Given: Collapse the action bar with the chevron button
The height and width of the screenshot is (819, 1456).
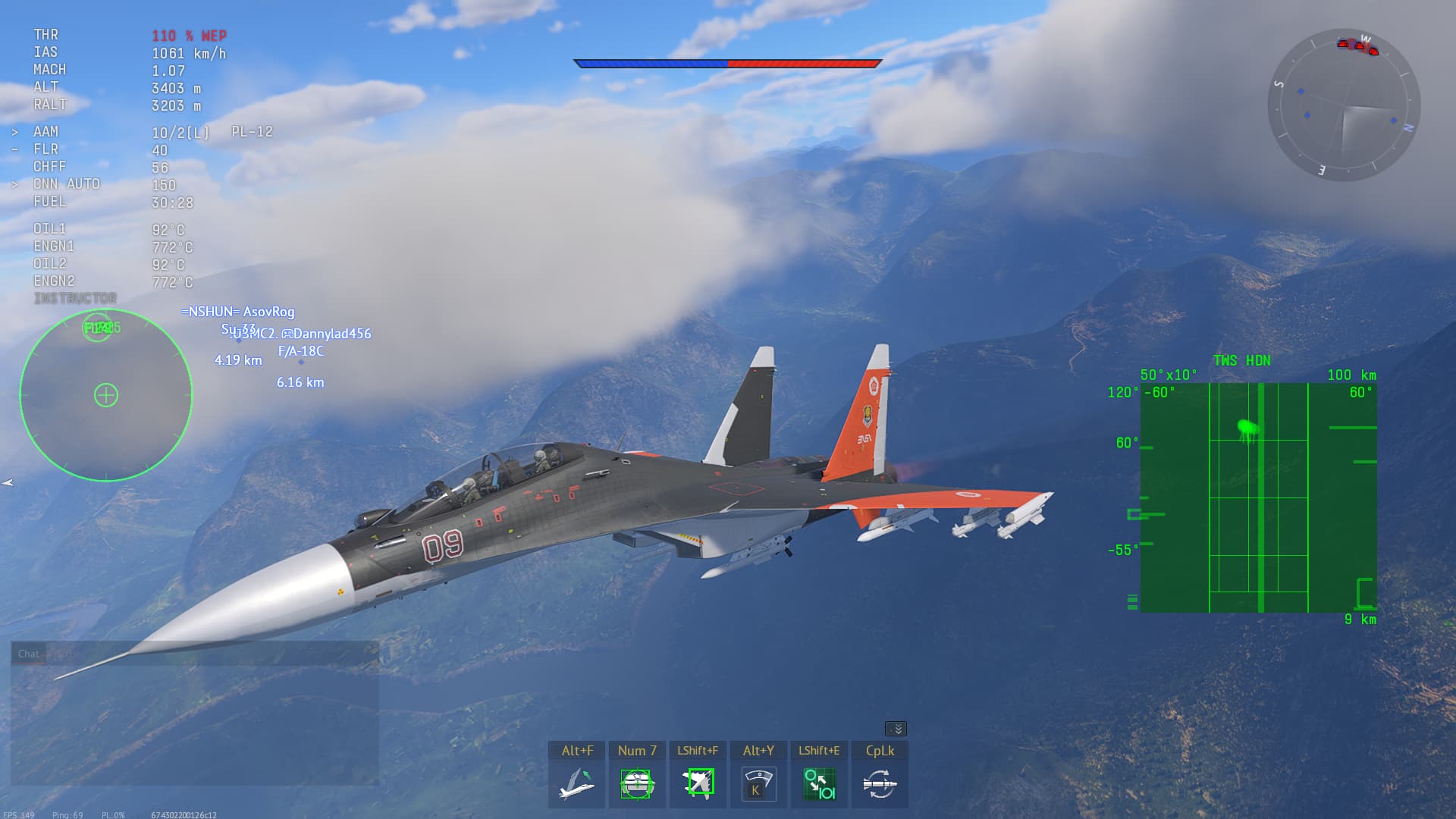Looking at the screenshot, I should (x=896, y=729).
